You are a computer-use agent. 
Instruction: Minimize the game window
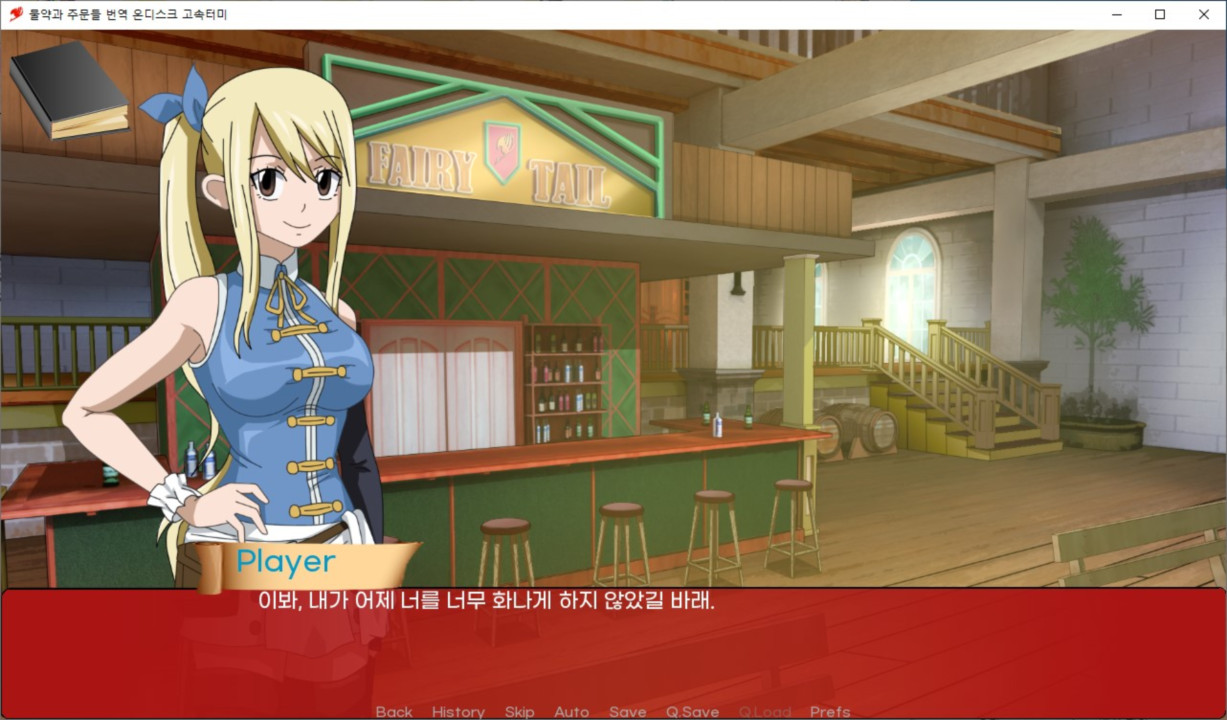[1115, 14]
